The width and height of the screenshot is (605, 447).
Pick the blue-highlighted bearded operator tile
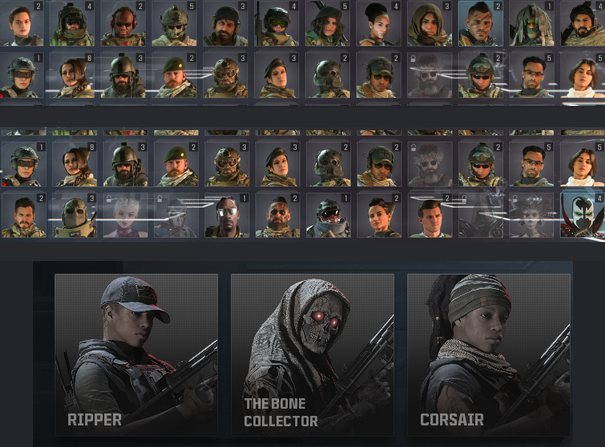click(x=481, y=24)
